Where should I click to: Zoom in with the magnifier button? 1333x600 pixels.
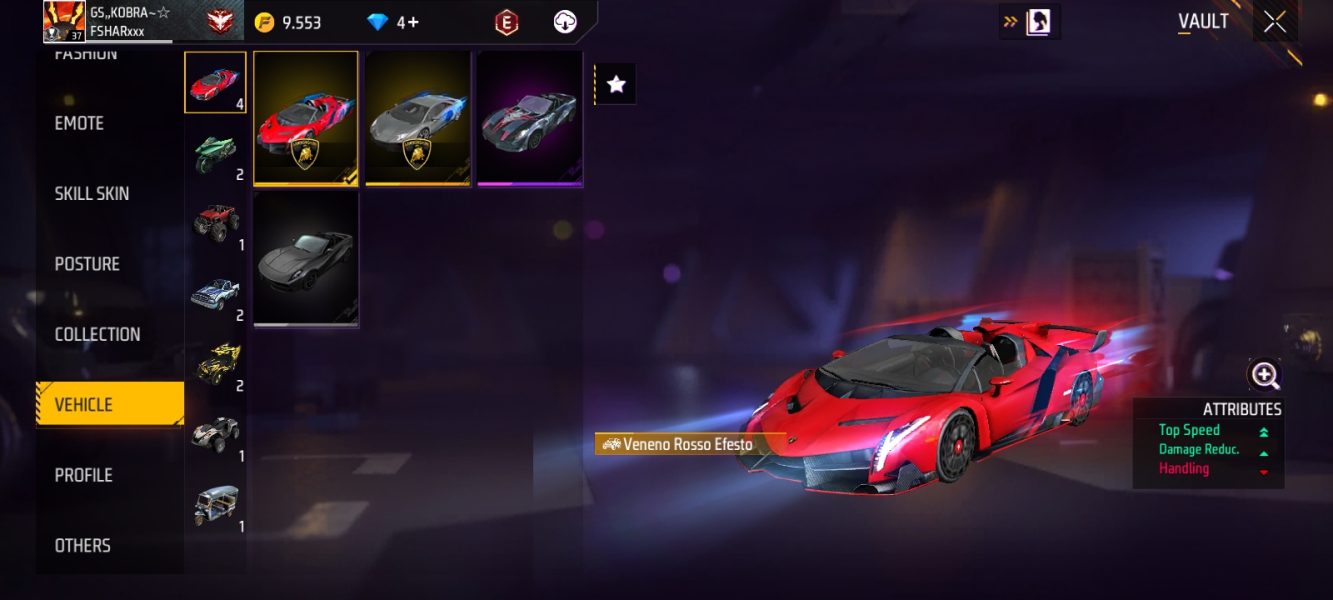click(x=1265, y=375)
